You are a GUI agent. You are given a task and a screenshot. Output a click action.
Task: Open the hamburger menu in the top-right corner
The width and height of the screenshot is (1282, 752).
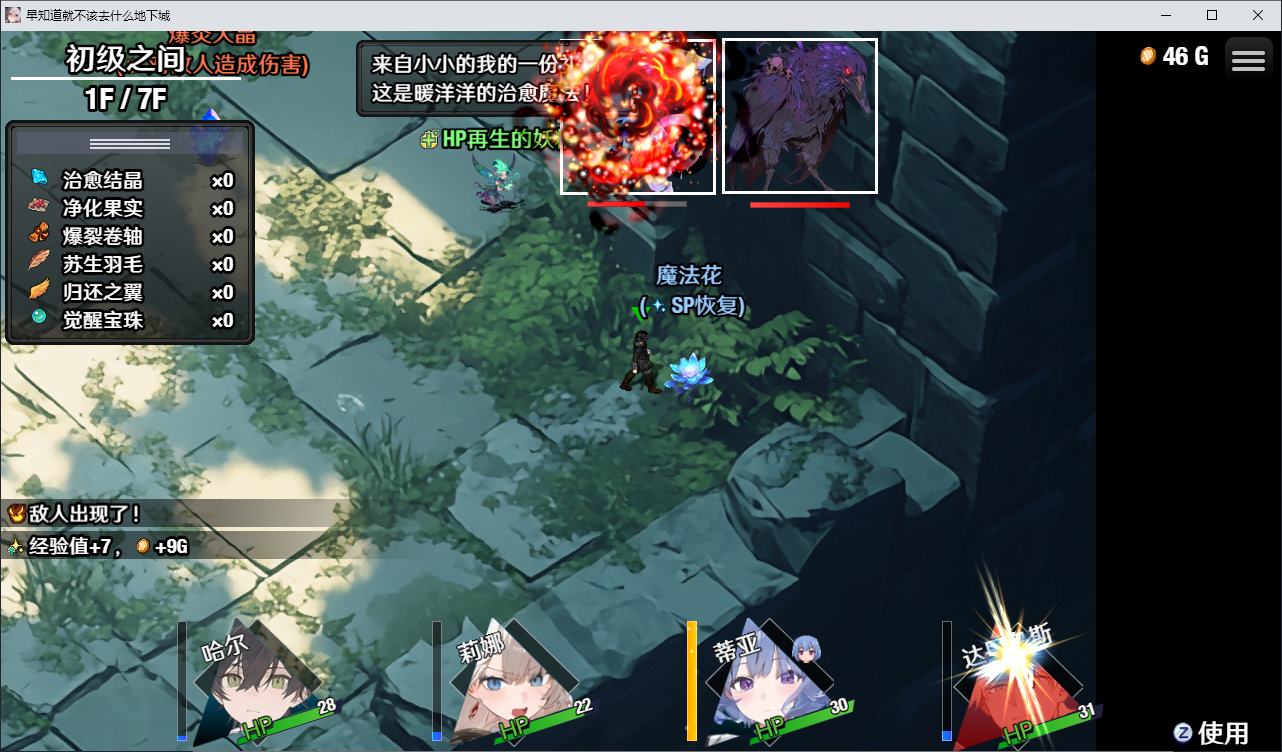pos(1248,58)
